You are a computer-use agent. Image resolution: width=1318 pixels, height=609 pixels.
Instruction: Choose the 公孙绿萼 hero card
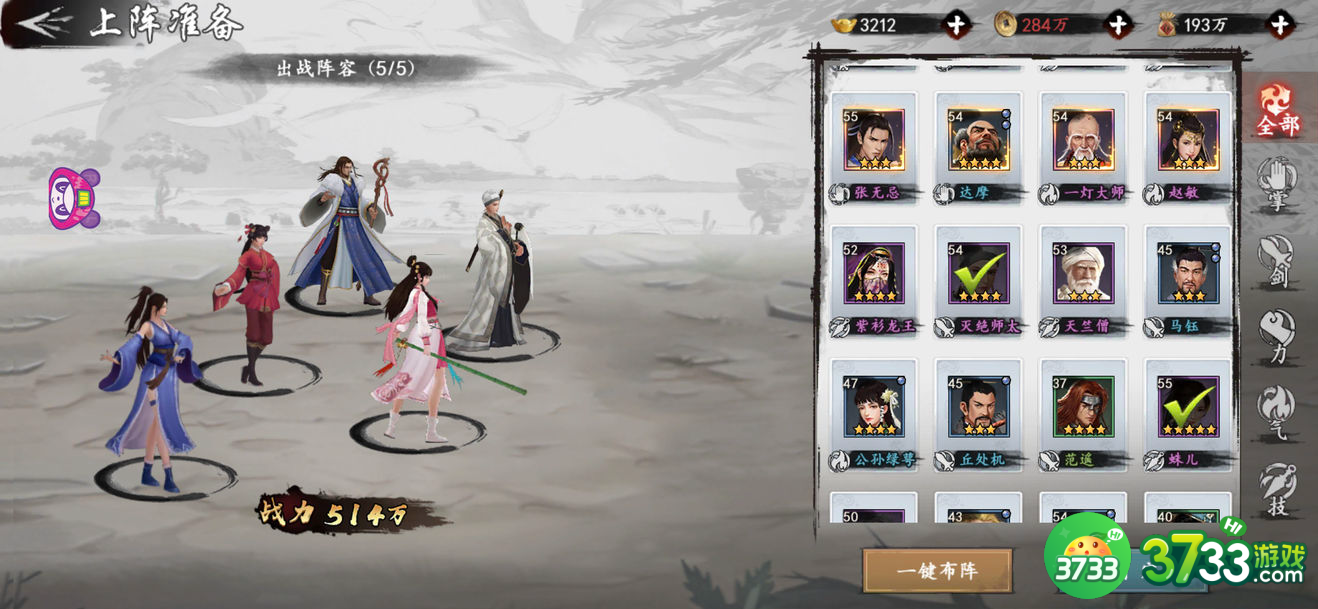tap(874, 407)
